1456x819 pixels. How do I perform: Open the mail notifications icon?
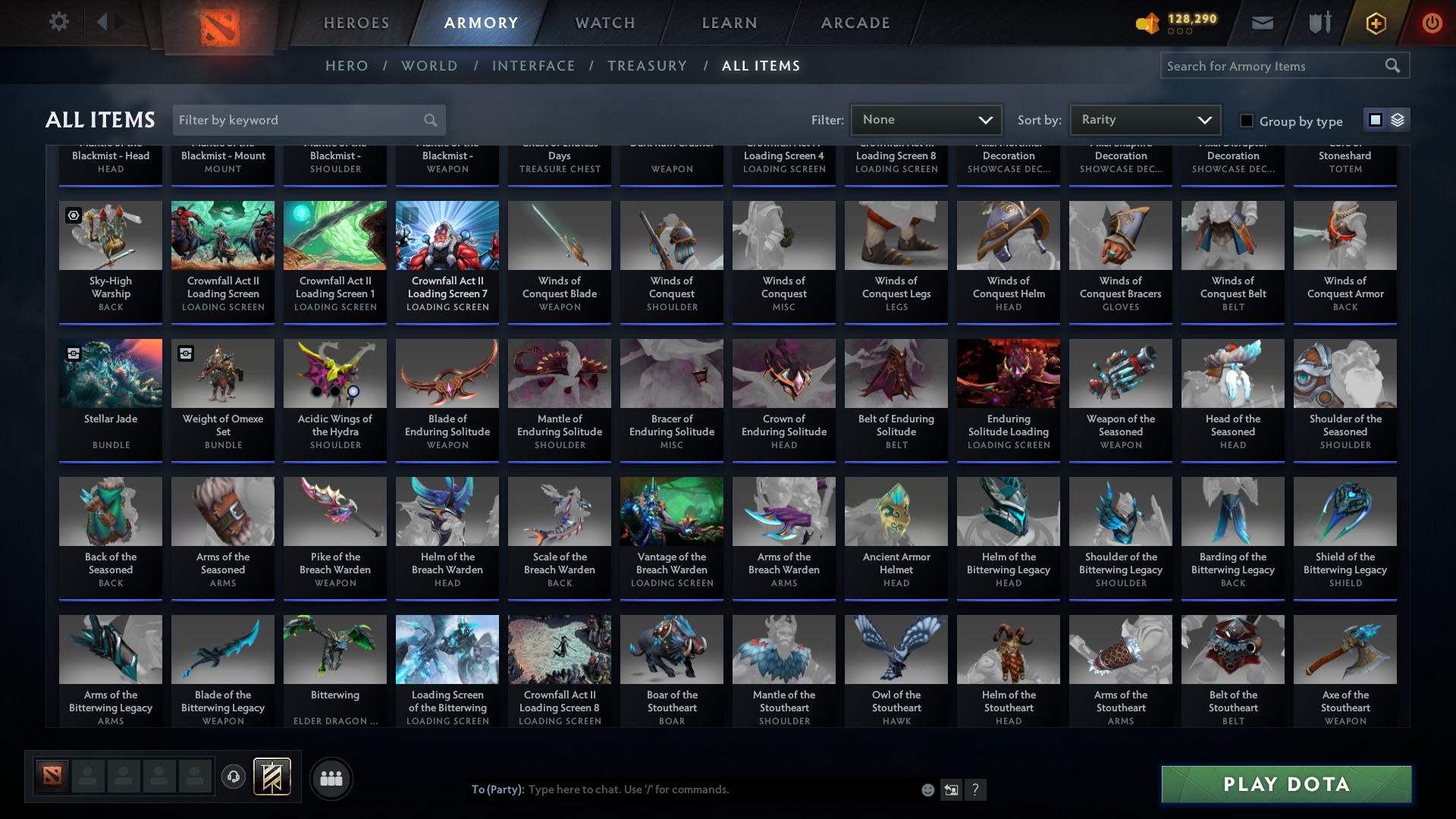tap(1262, 23)
